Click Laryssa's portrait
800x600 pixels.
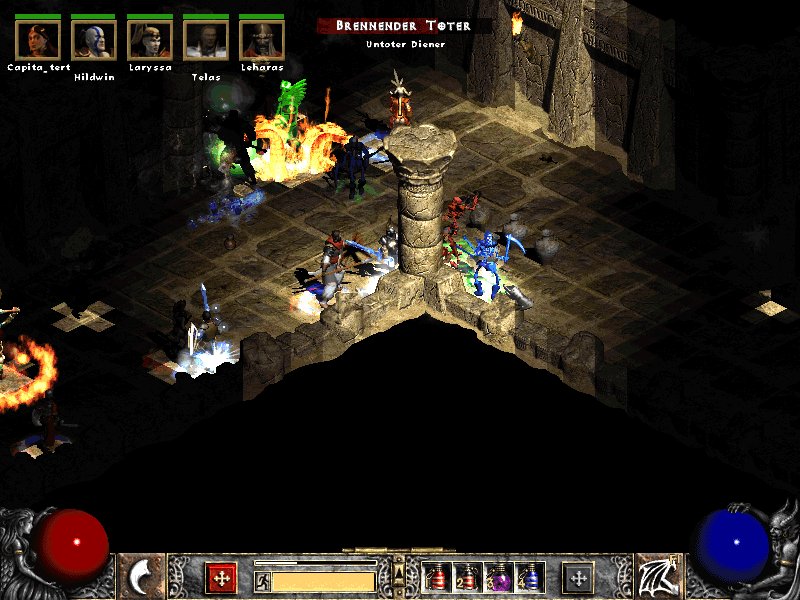coord(150,39)
